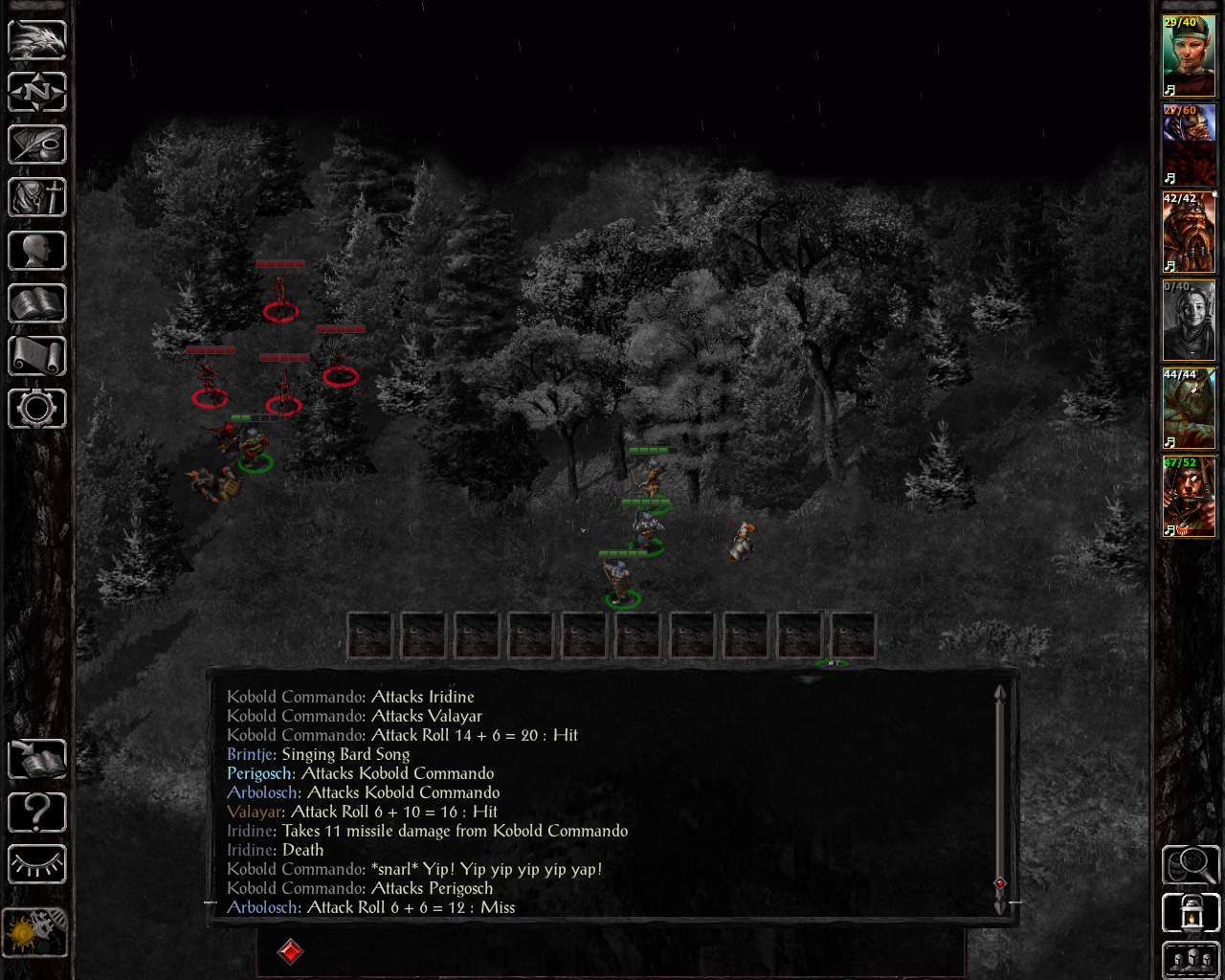Open the area map with compass icon
Viewport: 1225px width, 980px height.
[x=37, y=93]
